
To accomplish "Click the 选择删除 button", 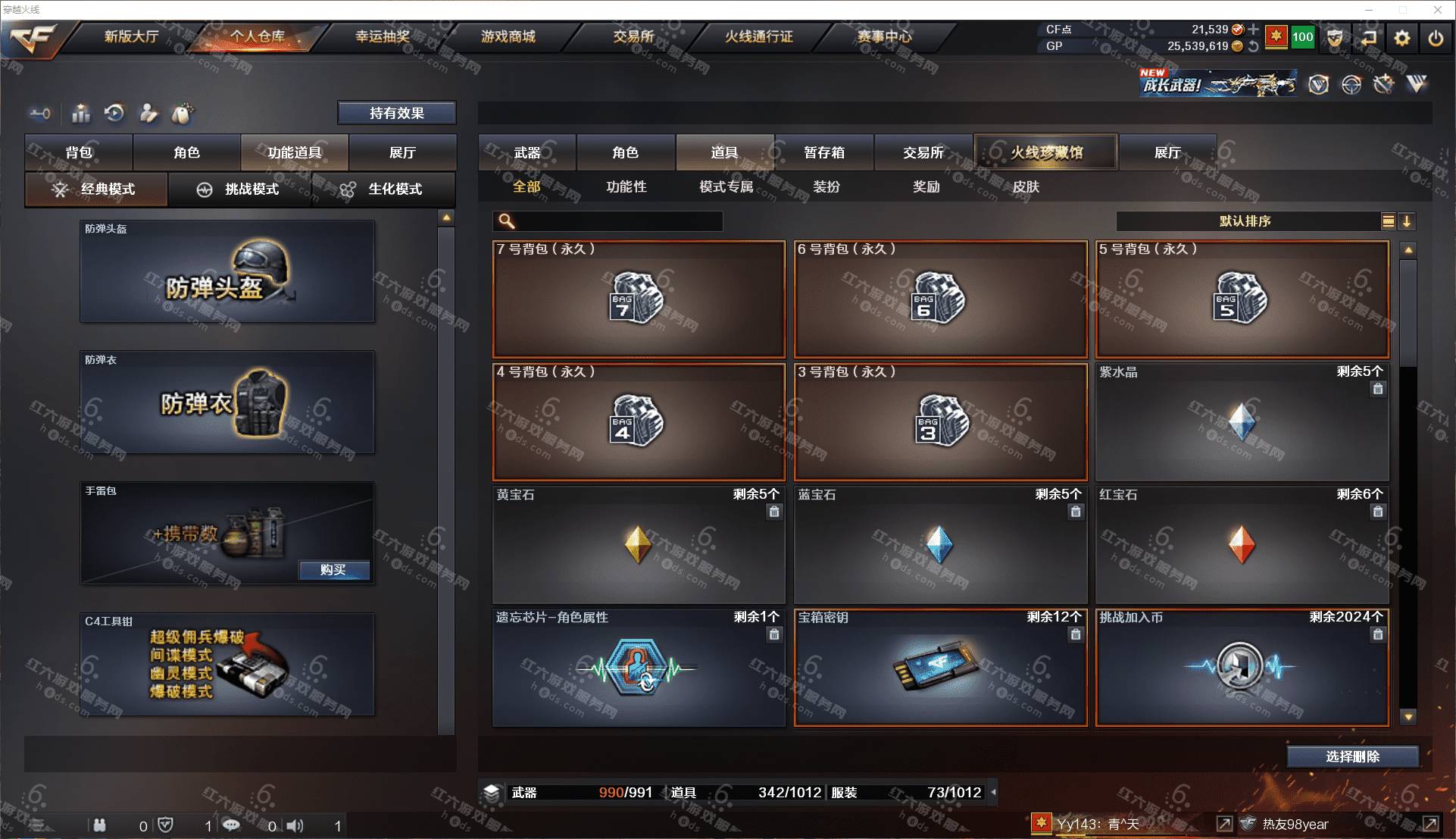I will click(1352, 756).
